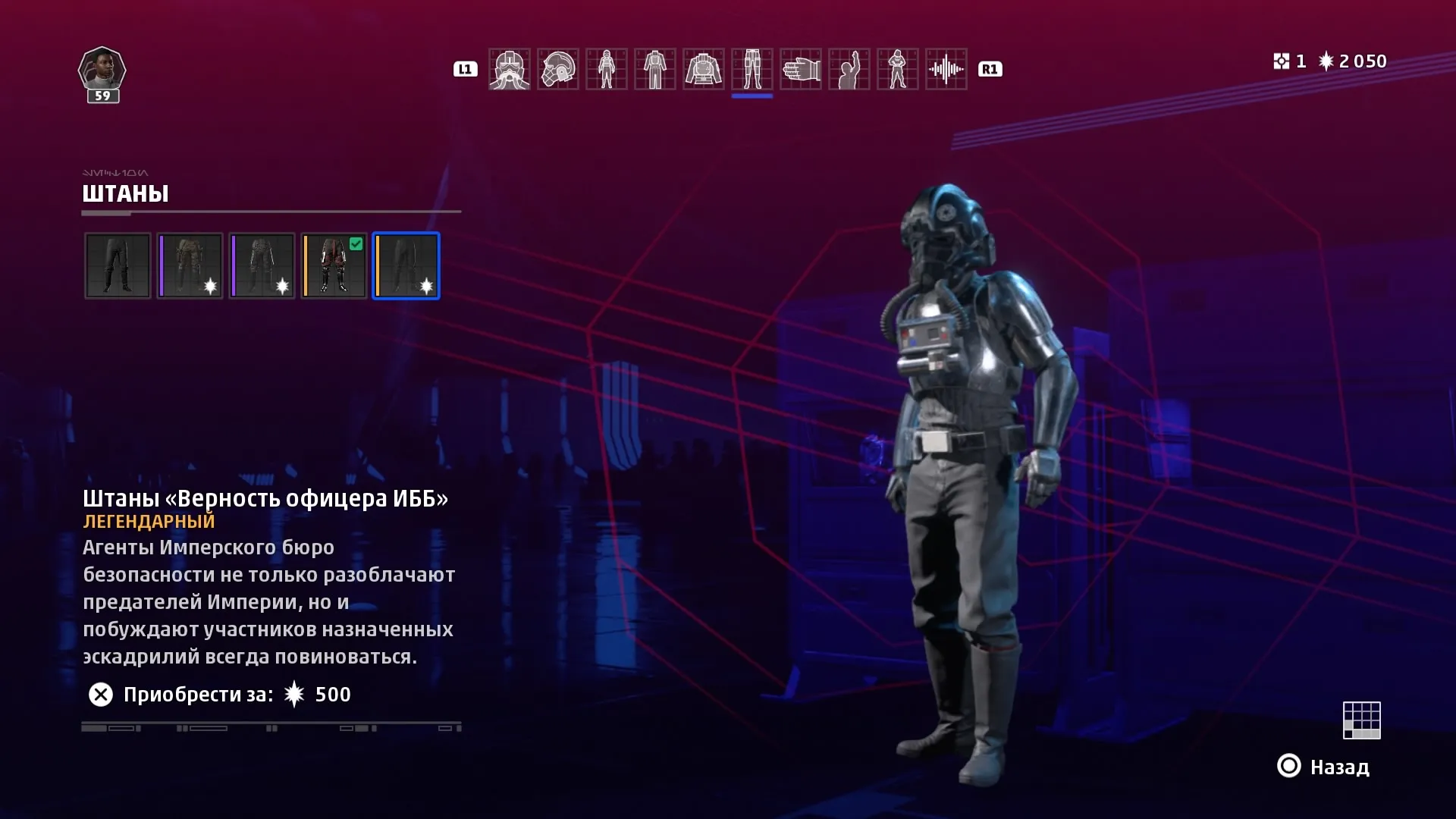Open the hands-on-hips pose tab

point(897,69)
